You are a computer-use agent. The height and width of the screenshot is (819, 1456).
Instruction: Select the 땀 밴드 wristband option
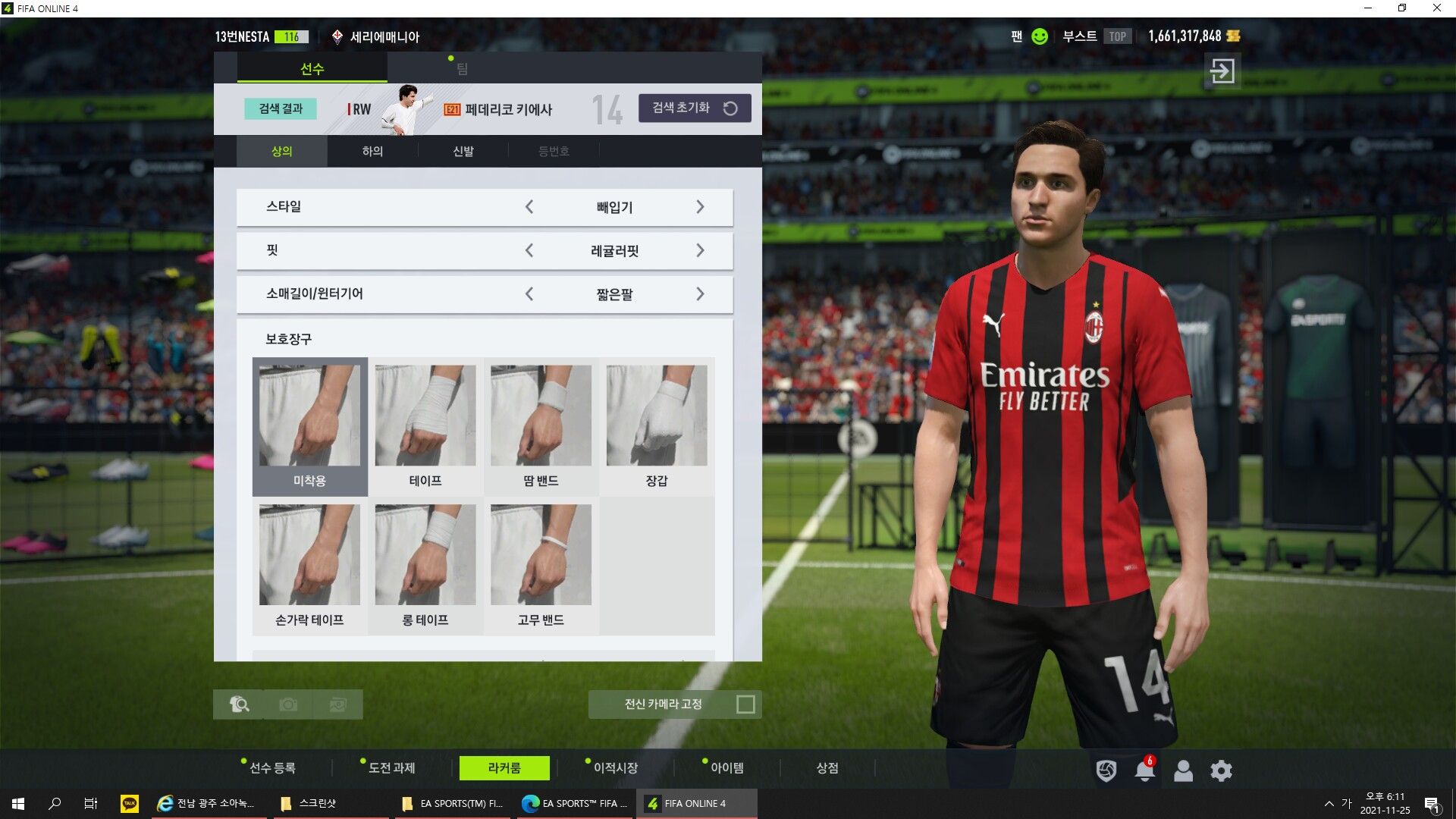(x=541, y=425)
